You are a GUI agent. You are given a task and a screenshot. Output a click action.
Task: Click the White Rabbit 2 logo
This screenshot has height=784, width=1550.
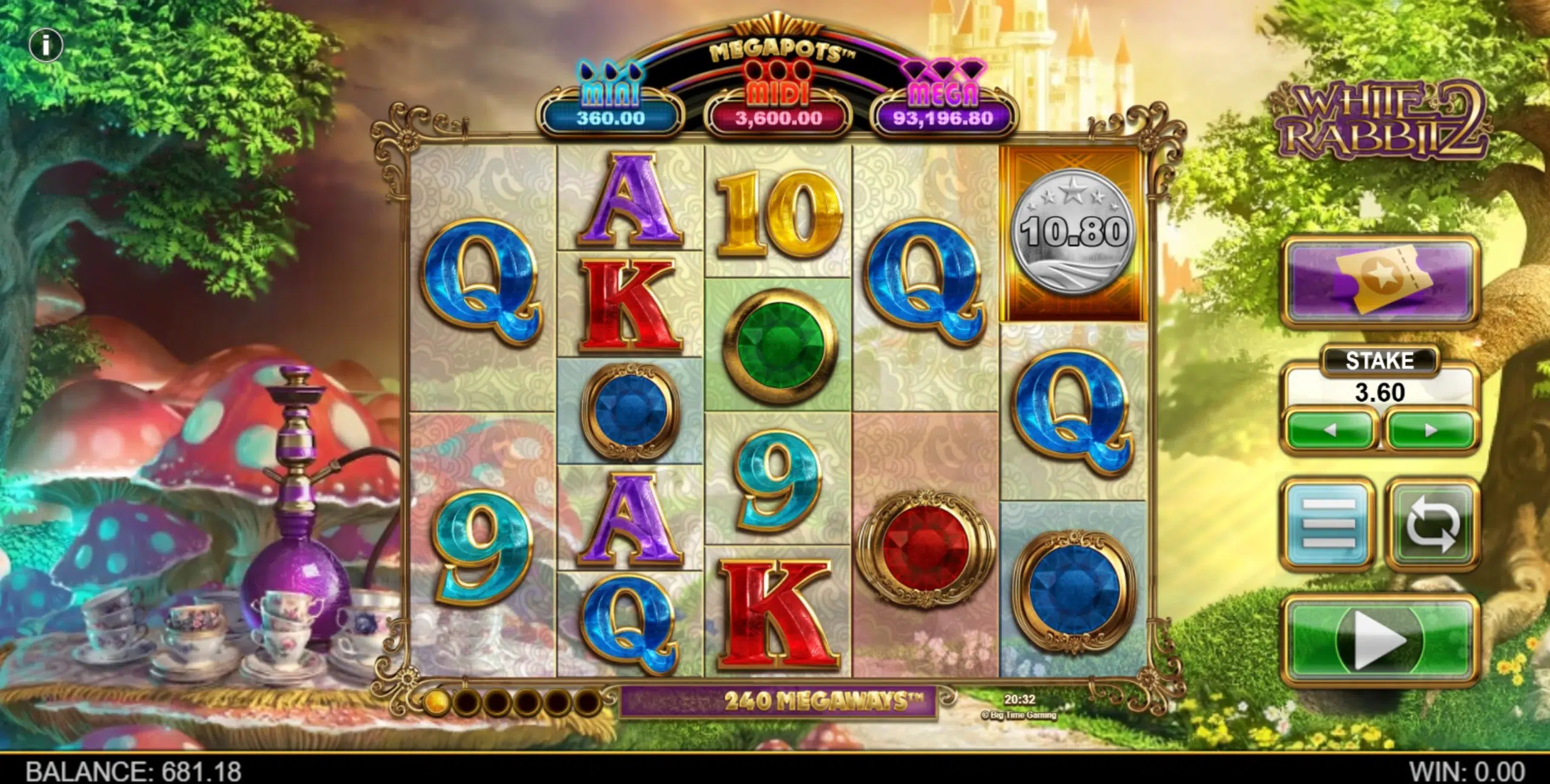coord(1383,118)
